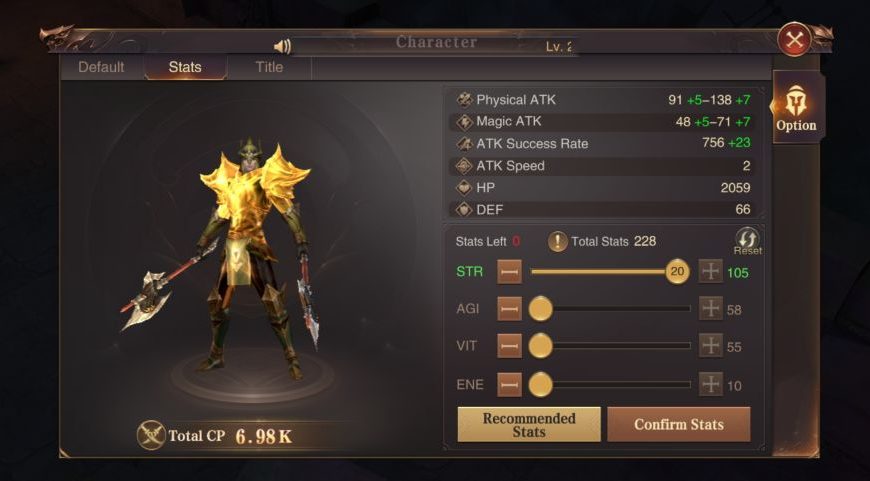Show Total Stats info via exclamation icon
Screen dimensions: 870x481
(x=557, y=241)
